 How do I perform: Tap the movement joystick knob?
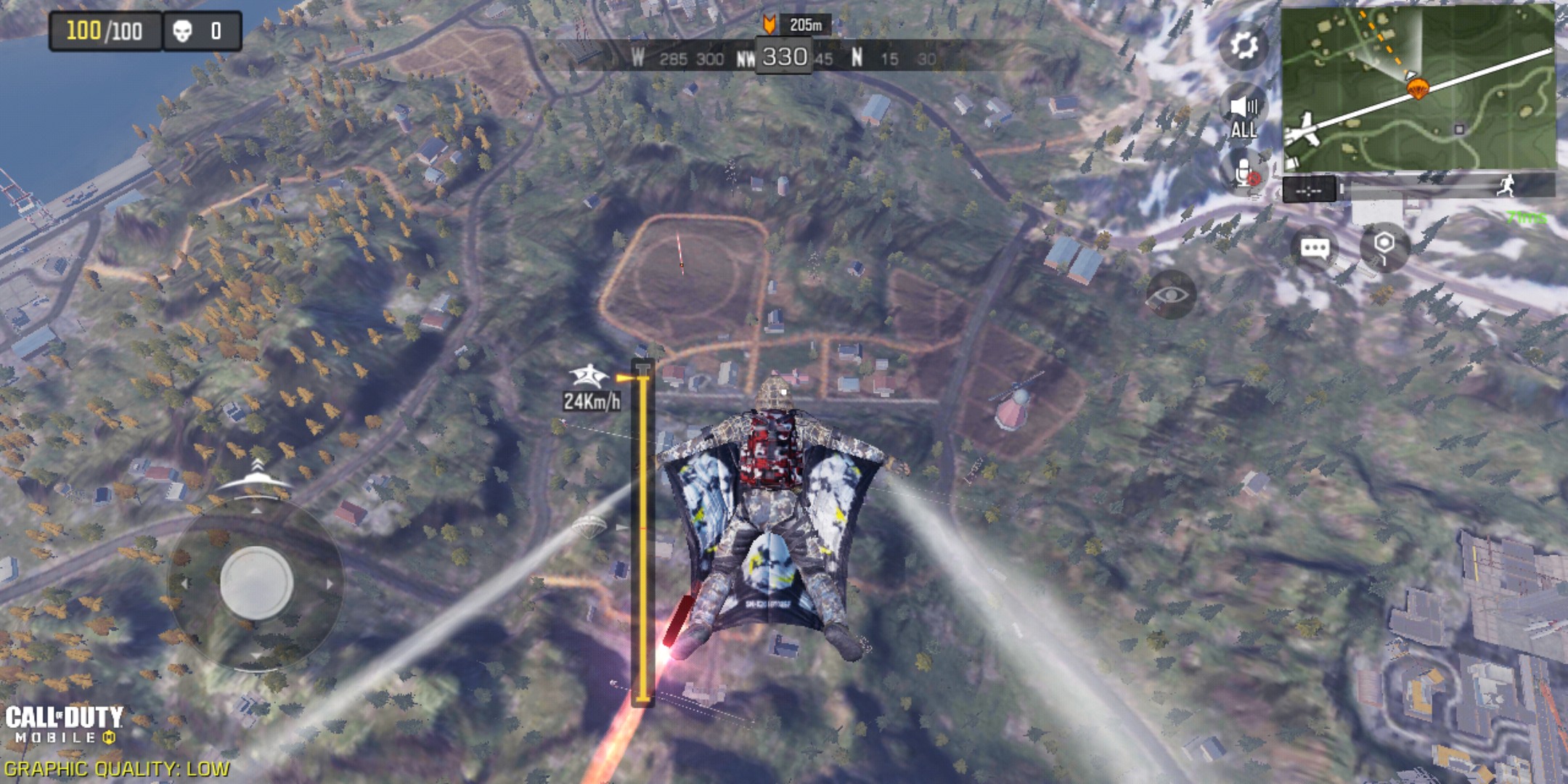(256, 583)
